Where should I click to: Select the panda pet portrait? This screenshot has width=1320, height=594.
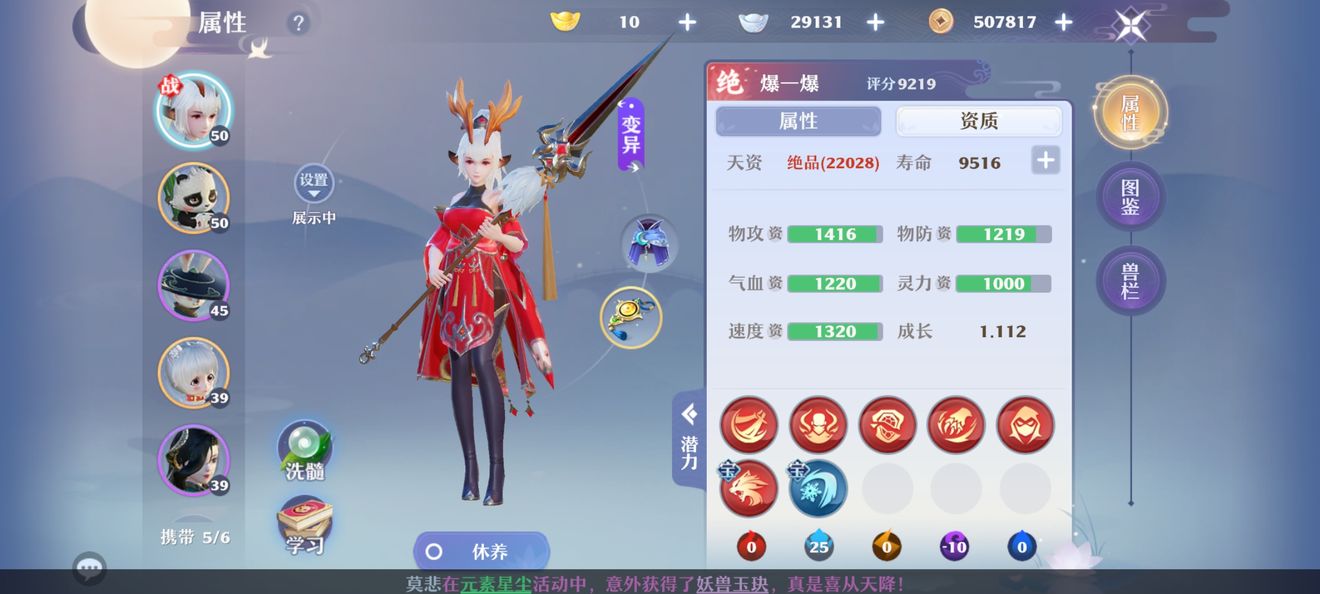[x=193, y=198]
